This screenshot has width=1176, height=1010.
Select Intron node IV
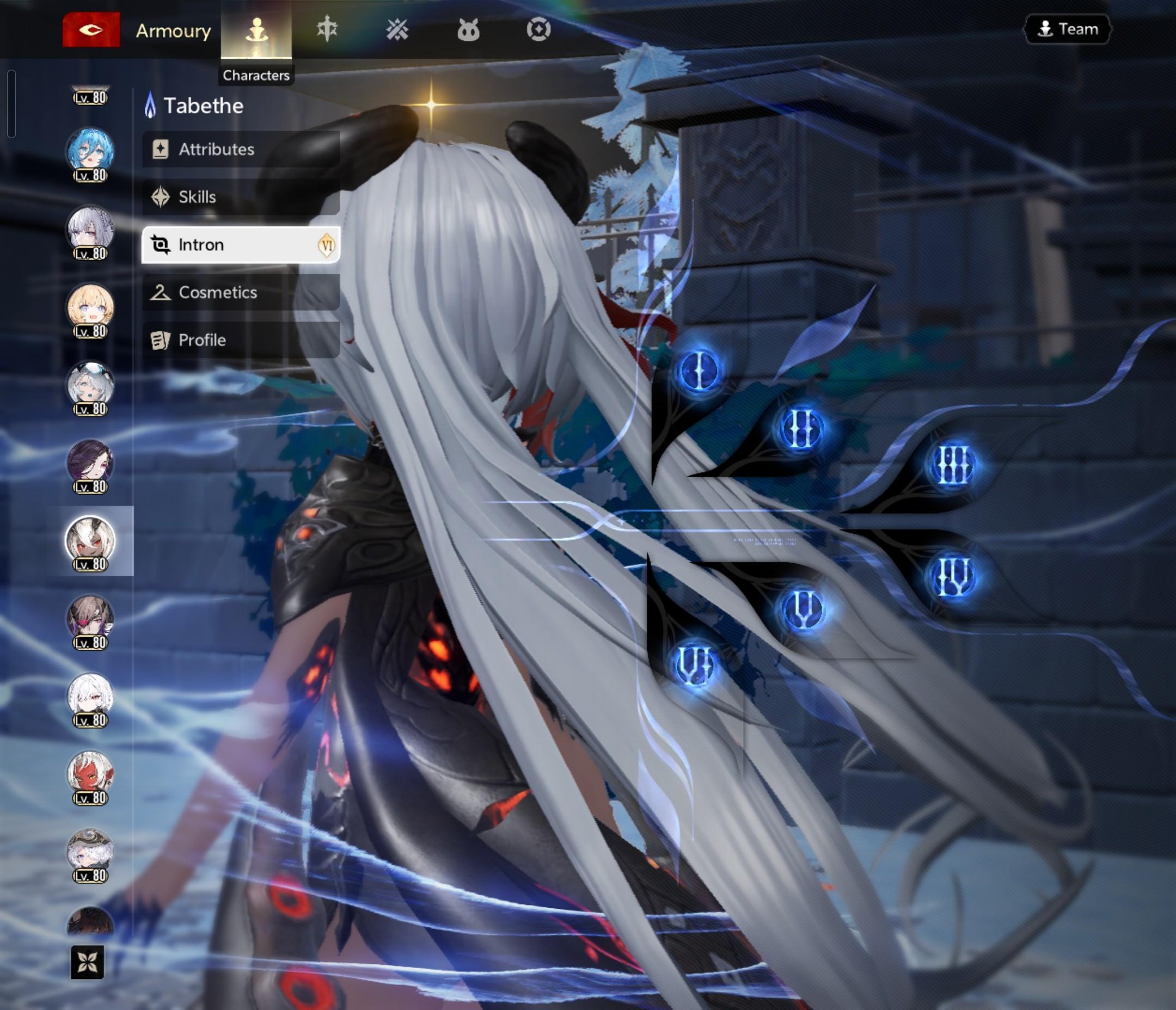coord(953,577)
